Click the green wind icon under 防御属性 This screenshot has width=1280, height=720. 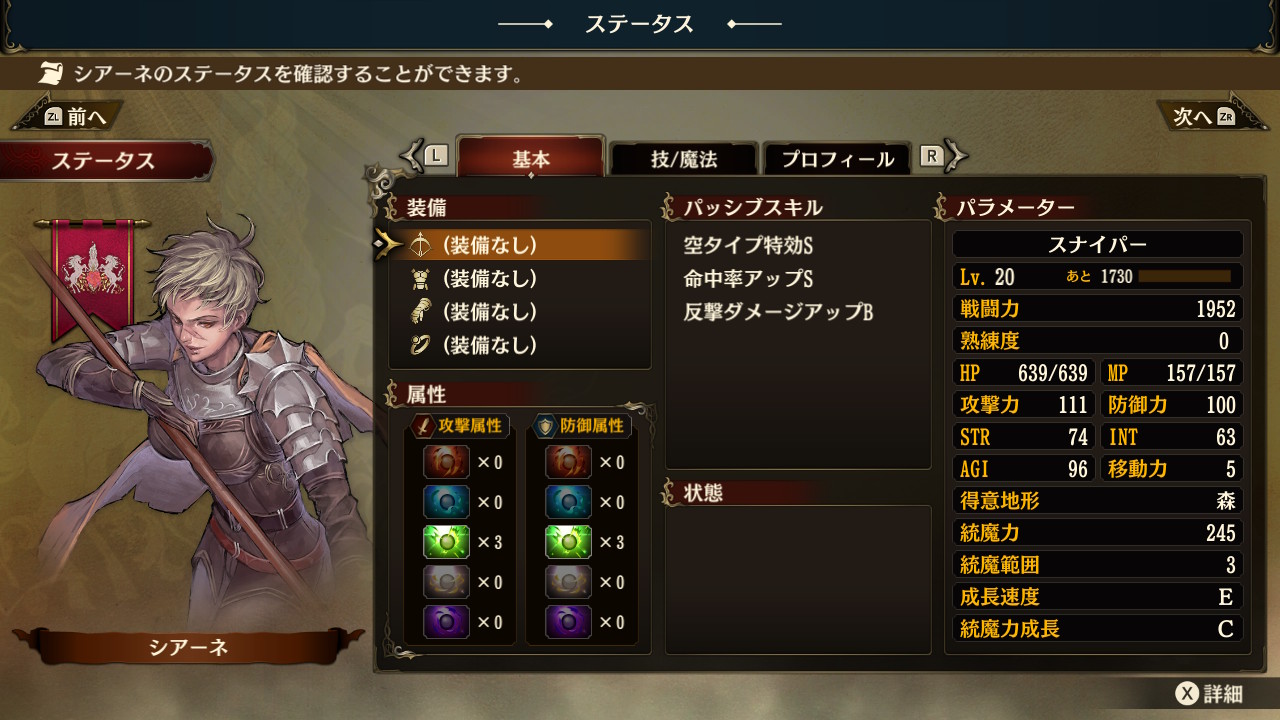coord(567,542)
